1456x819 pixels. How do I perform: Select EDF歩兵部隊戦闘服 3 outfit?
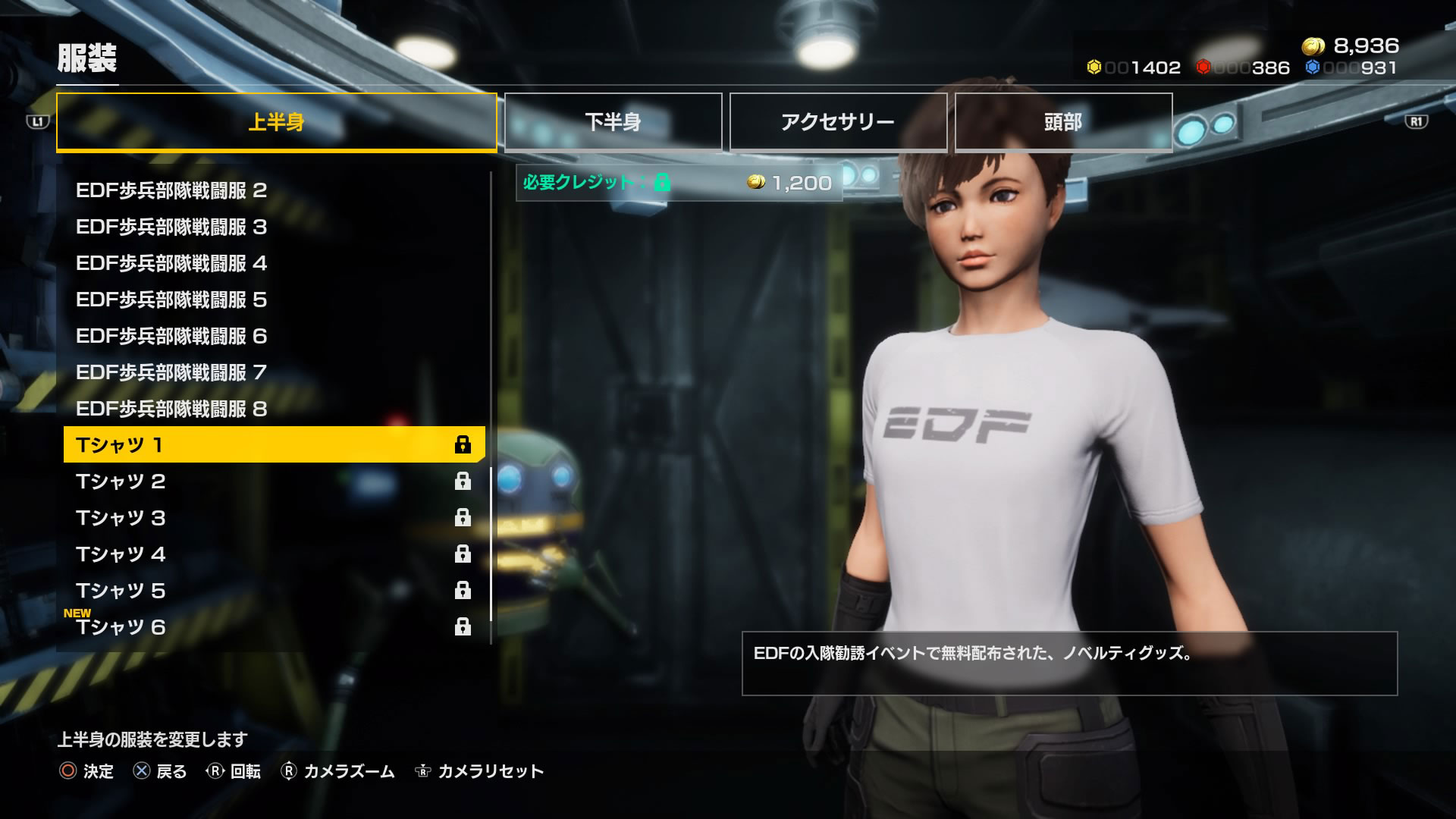[273, 227]
